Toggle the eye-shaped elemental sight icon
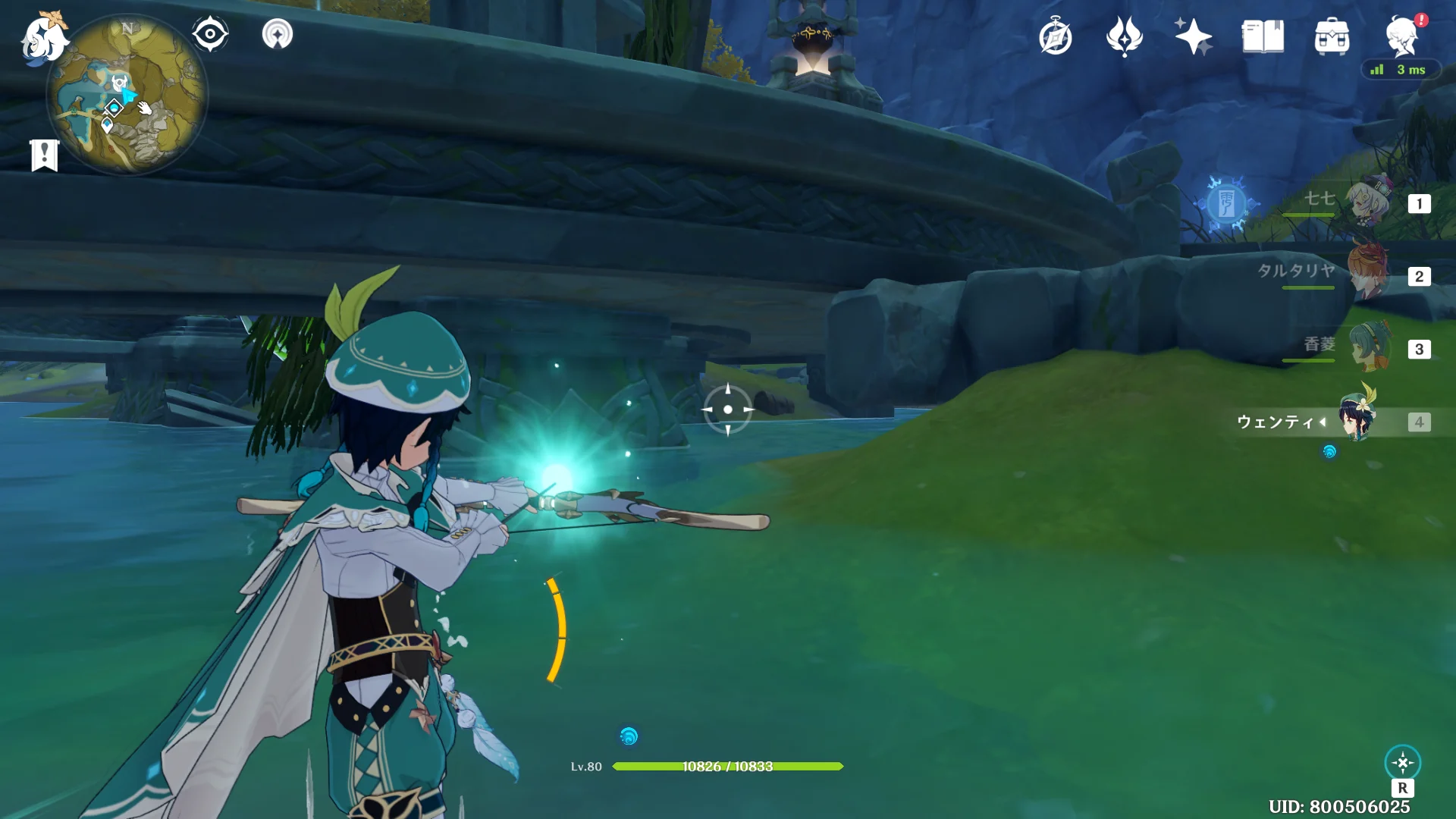Viewport: 1456px width, 819px height. point(210,34)
